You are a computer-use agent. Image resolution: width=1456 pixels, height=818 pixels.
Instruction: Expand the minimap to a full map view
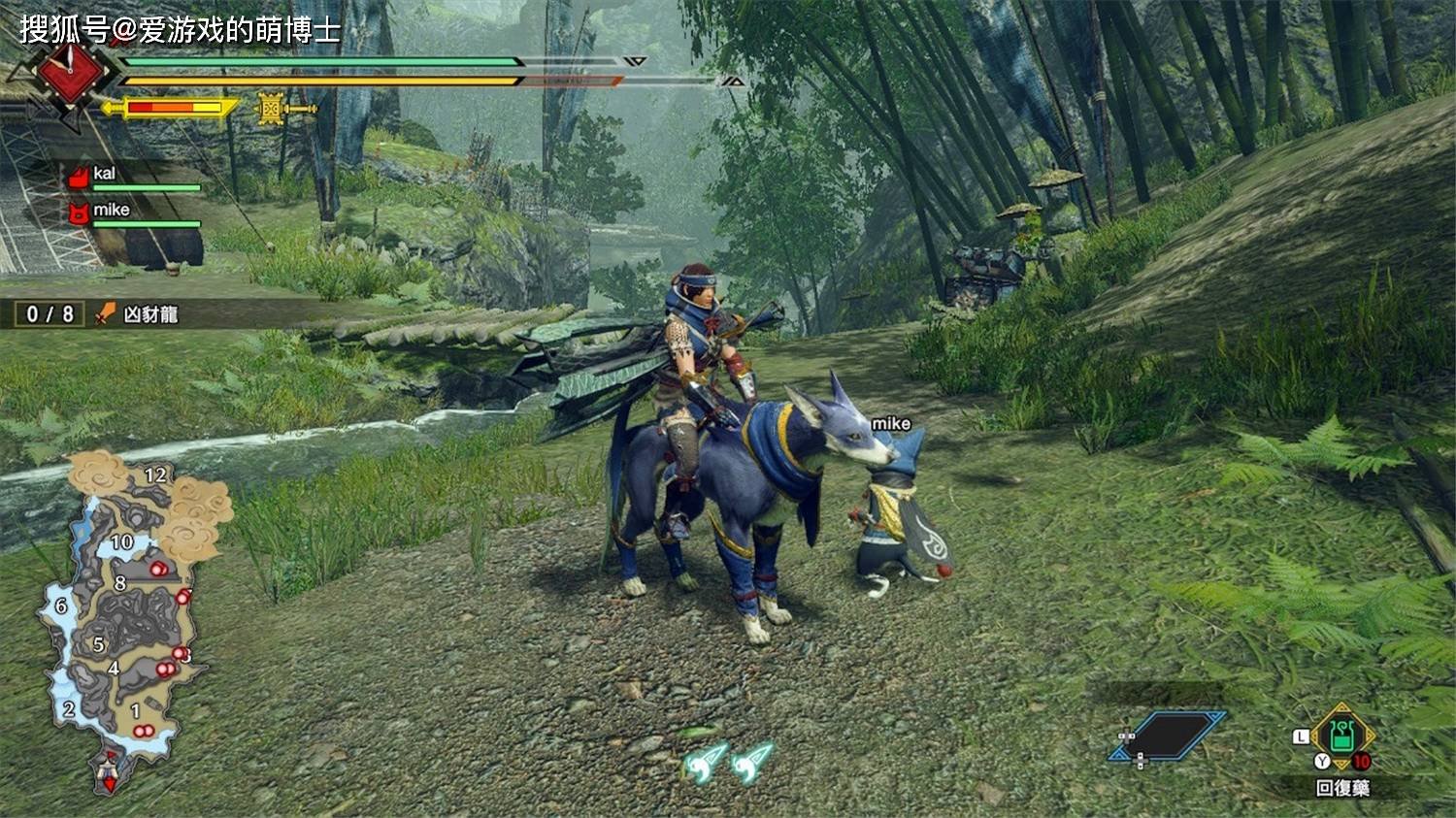point(126,621)
